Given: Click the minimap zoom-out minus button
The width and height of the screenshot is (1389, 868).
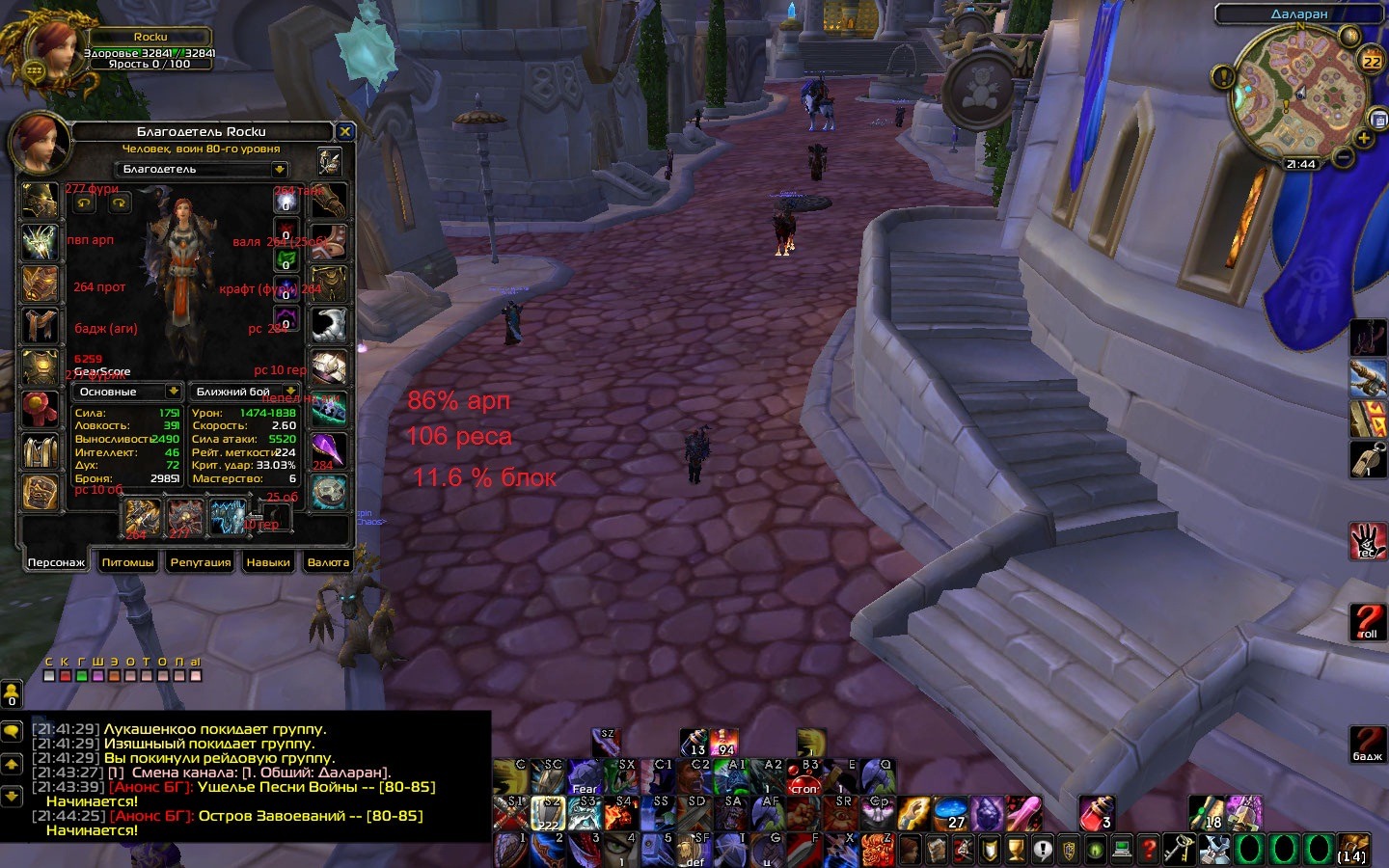Looking at the screenshot, I should click(x=1343, y=156).
